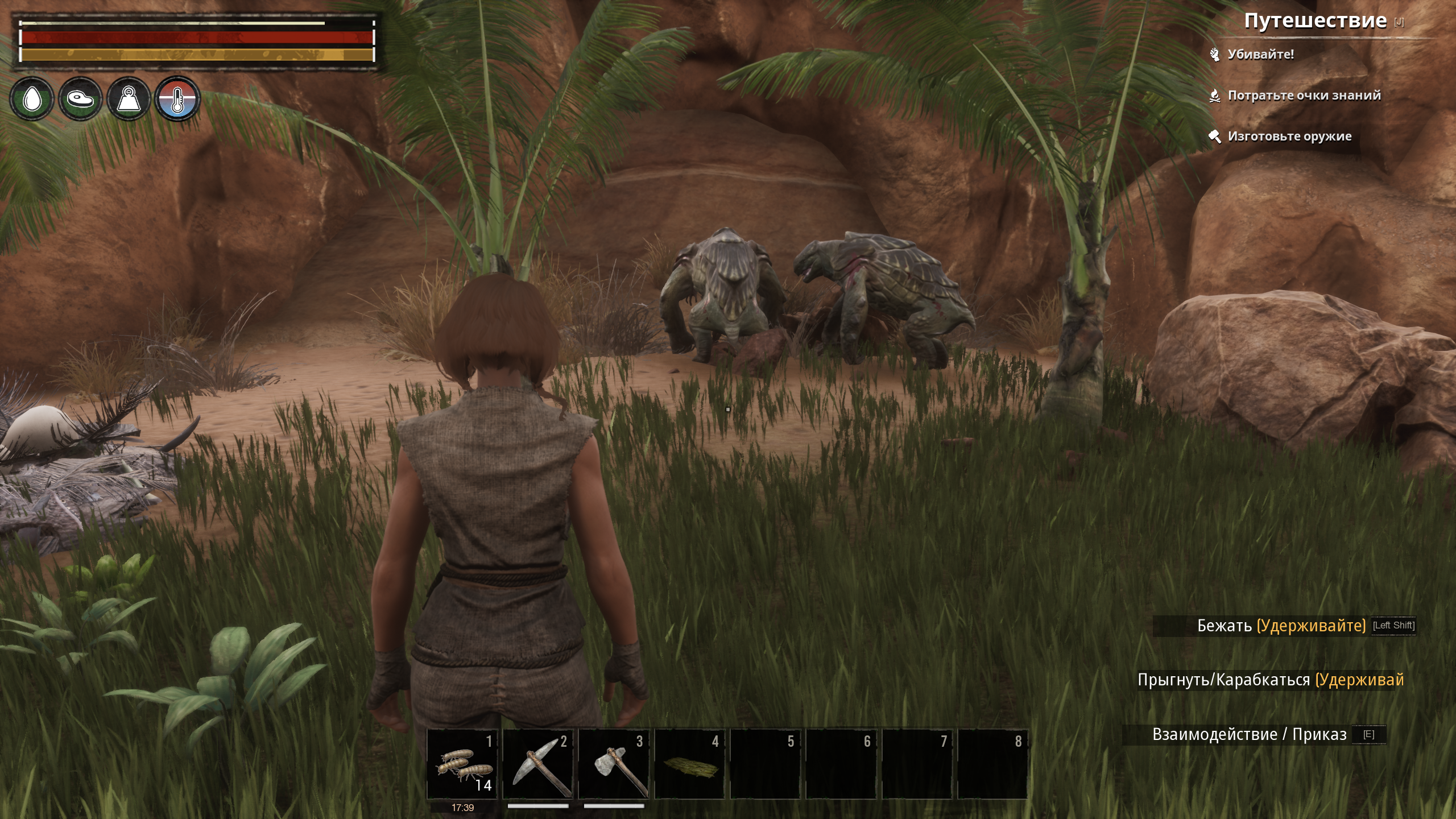This screenshot has height=819, width=1456.
Task: Select the grubs stack in hotbar slot 1
Action: 462,764
